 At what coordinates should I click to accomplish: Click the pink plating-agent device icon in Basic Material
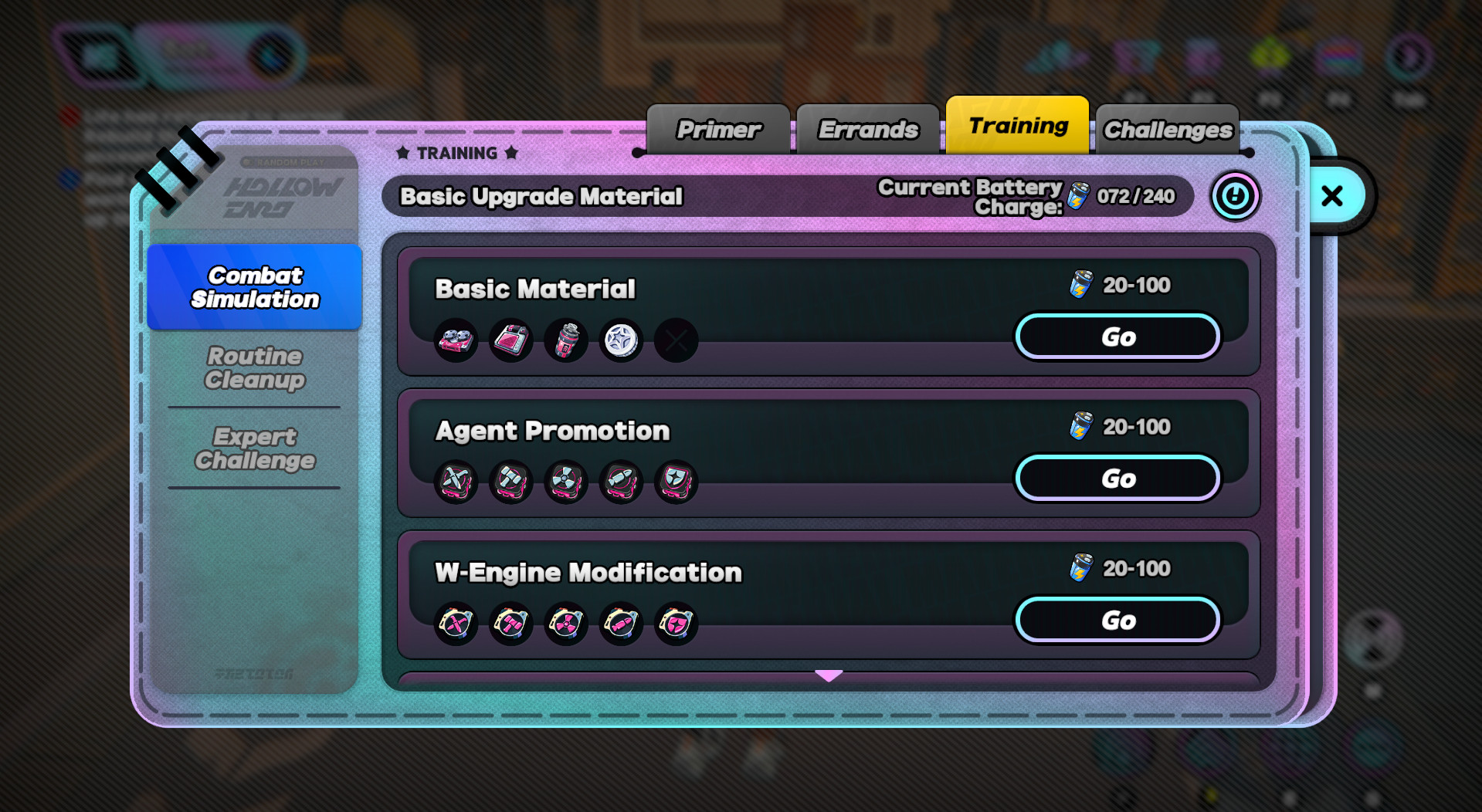coord(510,340)
